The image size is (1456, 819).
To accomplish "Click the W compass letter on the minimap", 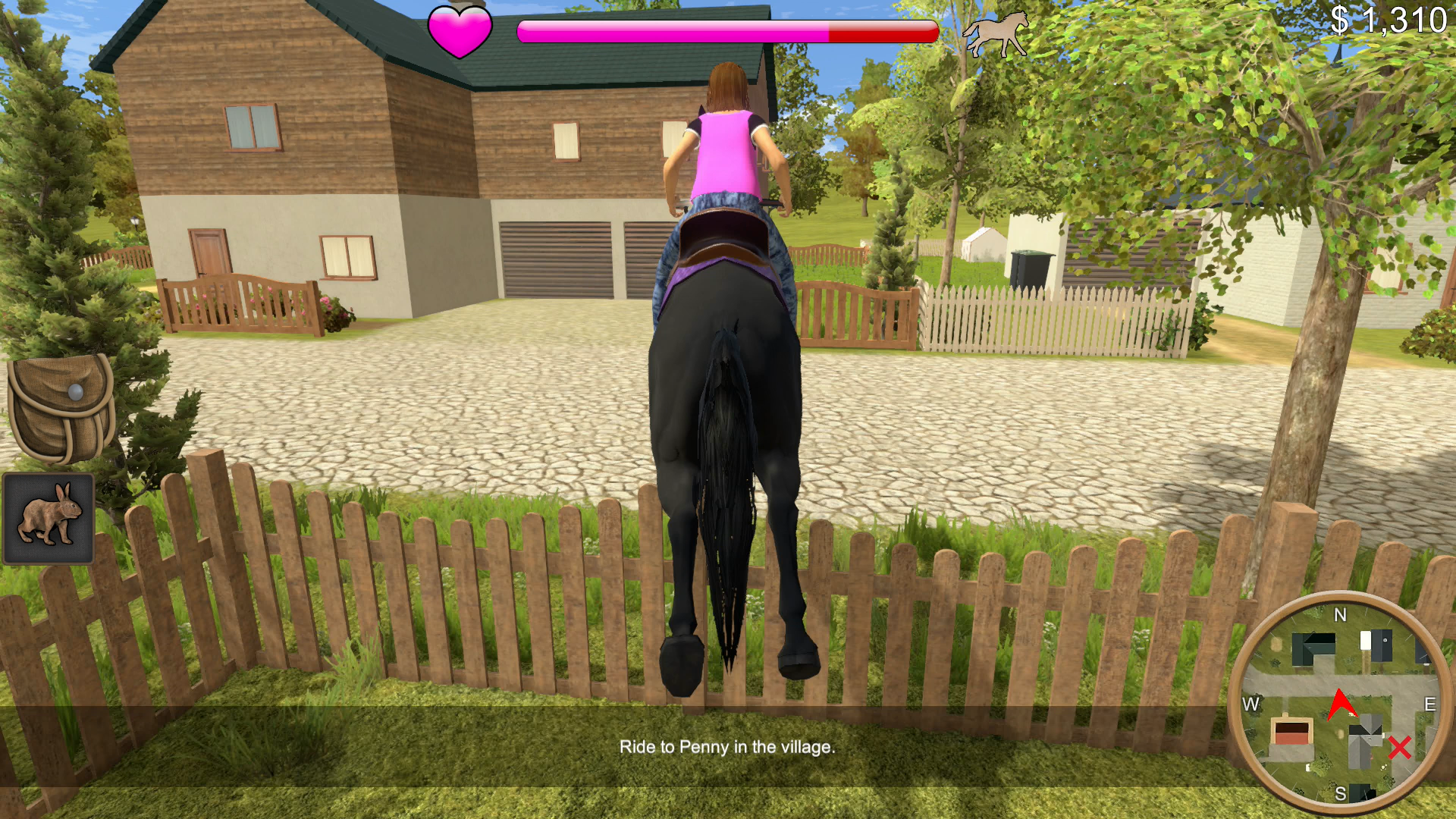I will tap(1250, 705).
